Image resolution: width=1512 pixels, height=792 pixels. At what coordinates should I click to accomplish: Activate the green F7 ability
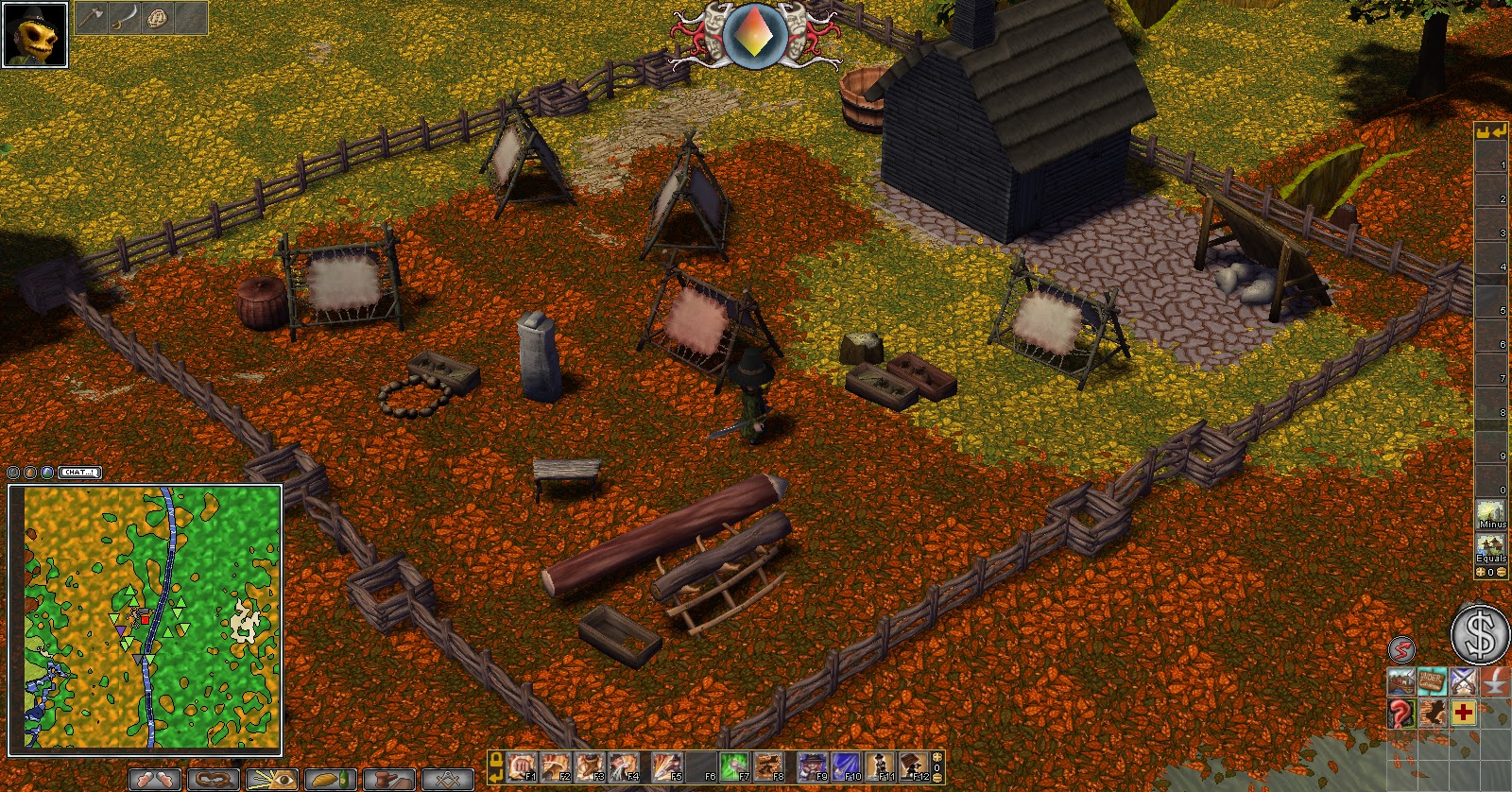(735, 766)
